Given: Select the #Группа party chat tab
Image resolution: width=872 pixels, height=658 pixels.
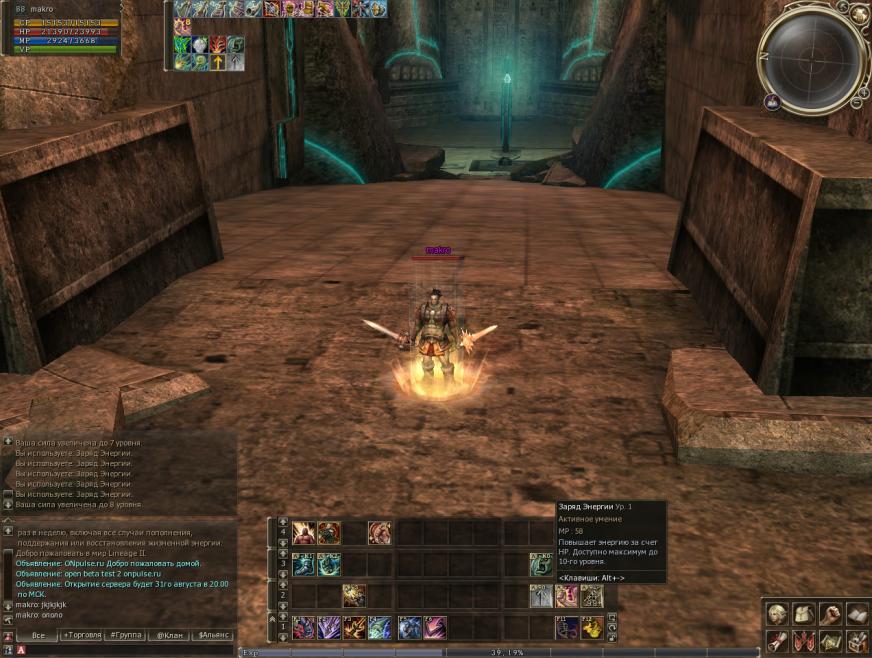Looking at the screenshot, I should pyautogui.click(x=126, y=635).
